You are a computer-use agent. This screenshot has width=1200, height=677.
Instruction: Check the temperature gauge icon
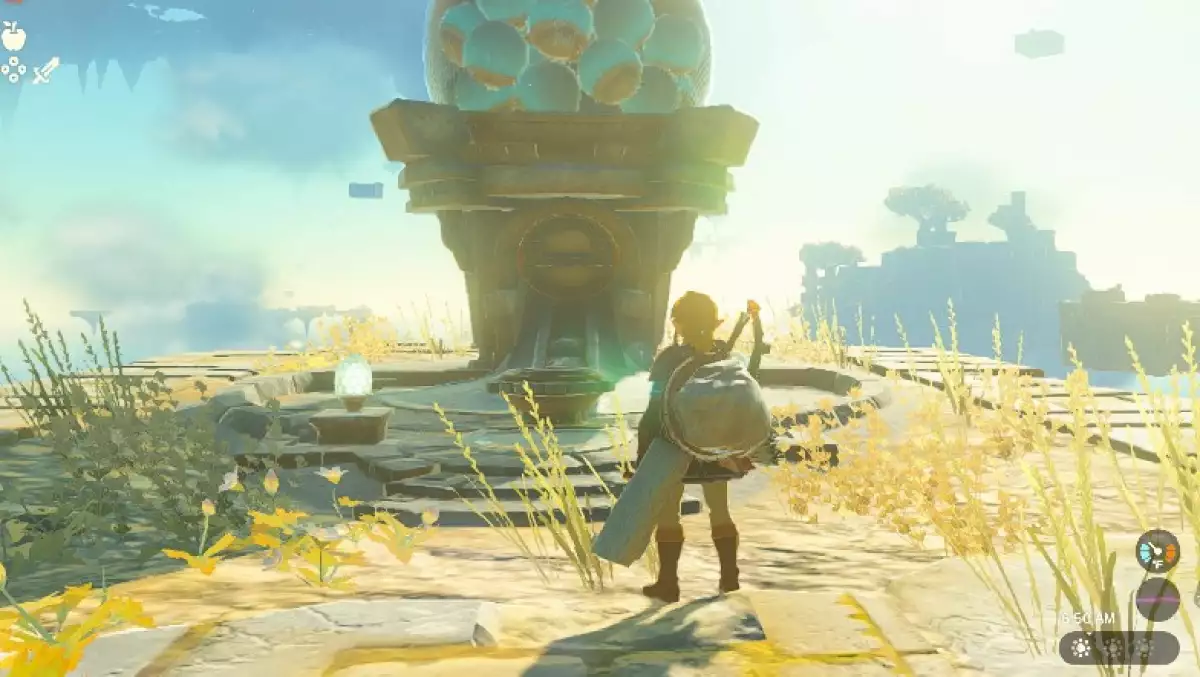point(1157,551)
